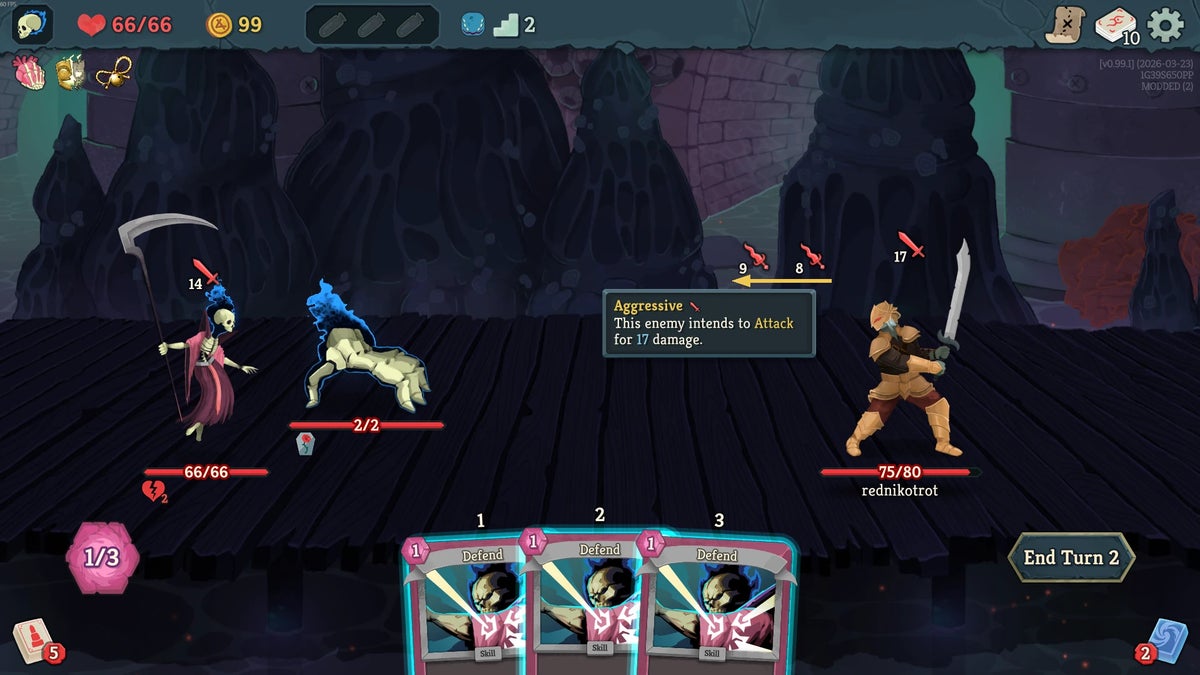Open the map scroll
The height and width of the screenshot is (675, 1200).
point(1066,24)
